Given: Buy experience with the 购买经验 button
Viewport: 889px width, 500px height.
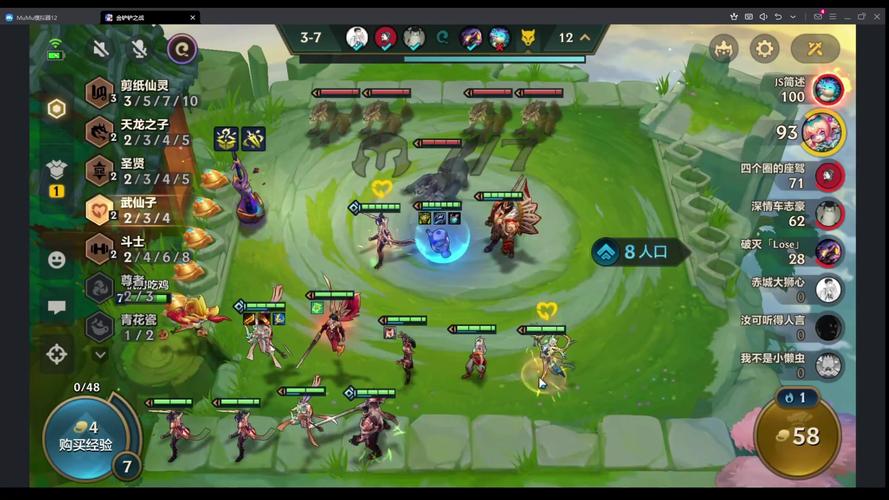Looking at the screenshot, I should pos(84,434).
